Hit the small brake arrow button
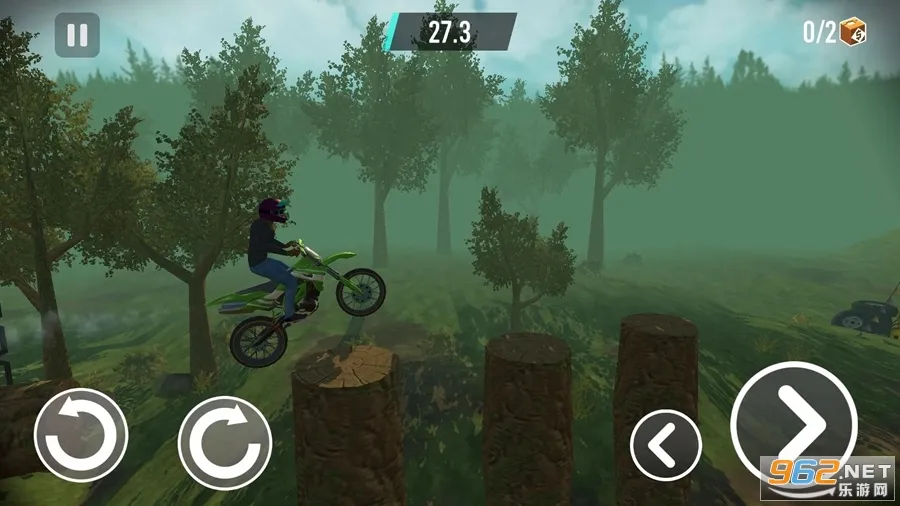This screenshot has width=900, height=506. point(666,444)
